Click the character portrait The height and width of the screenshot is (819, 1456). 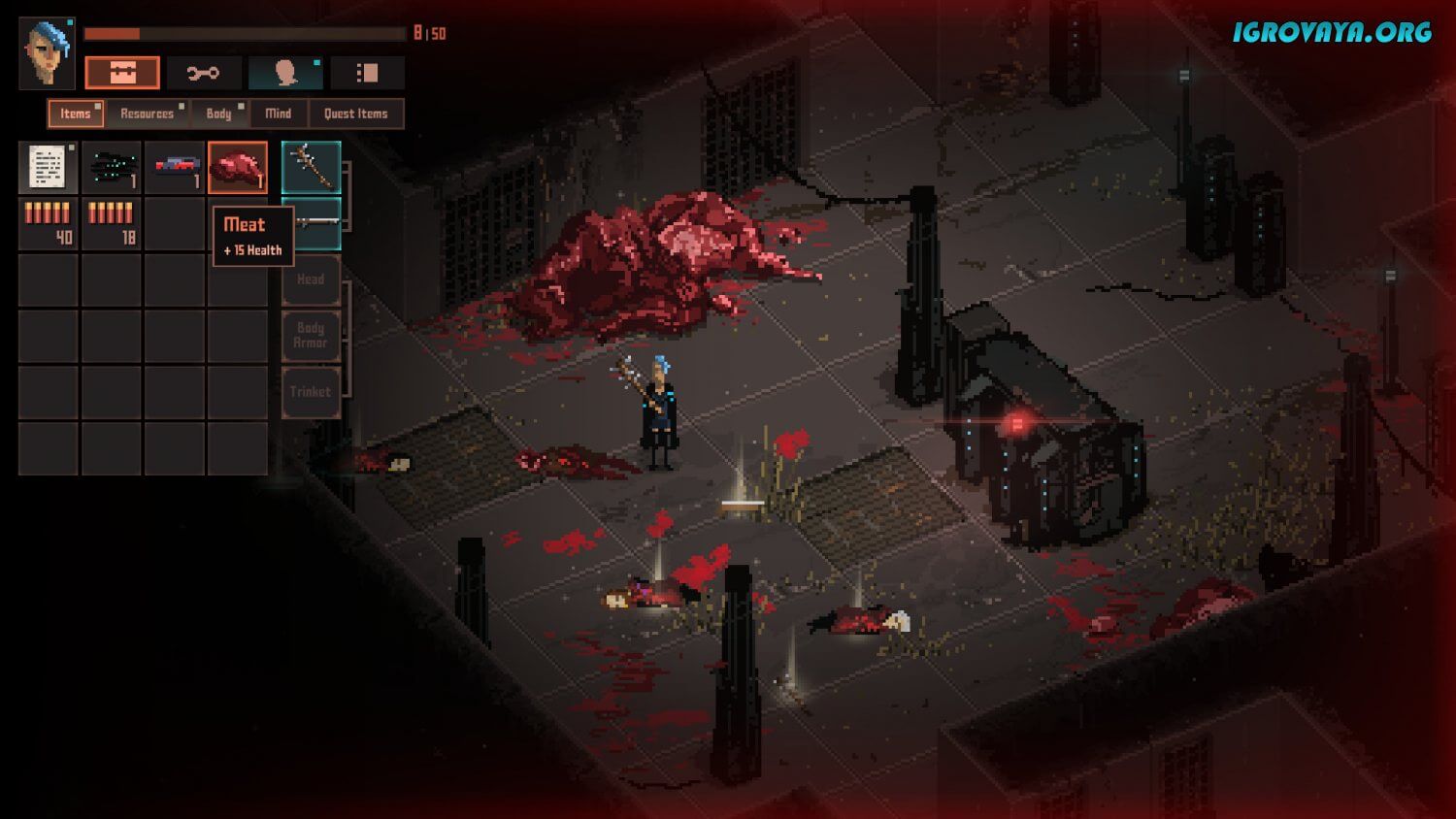click(47, 52)
